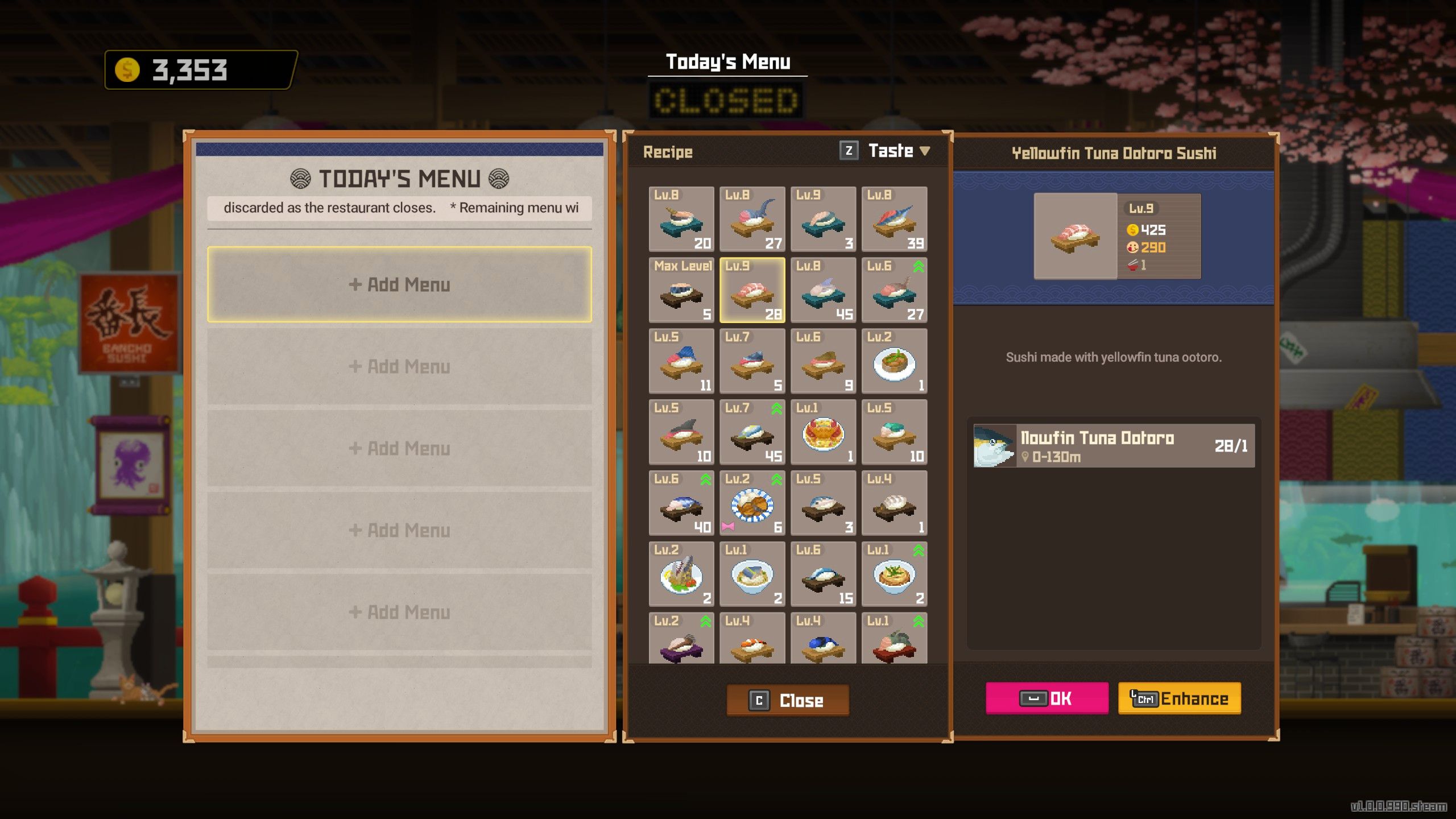Image resolution: width=1456 pixels, height=819 pixels.
Task: Click the Lv.2 plated grilled fish recipe
Action: (681, 573)
